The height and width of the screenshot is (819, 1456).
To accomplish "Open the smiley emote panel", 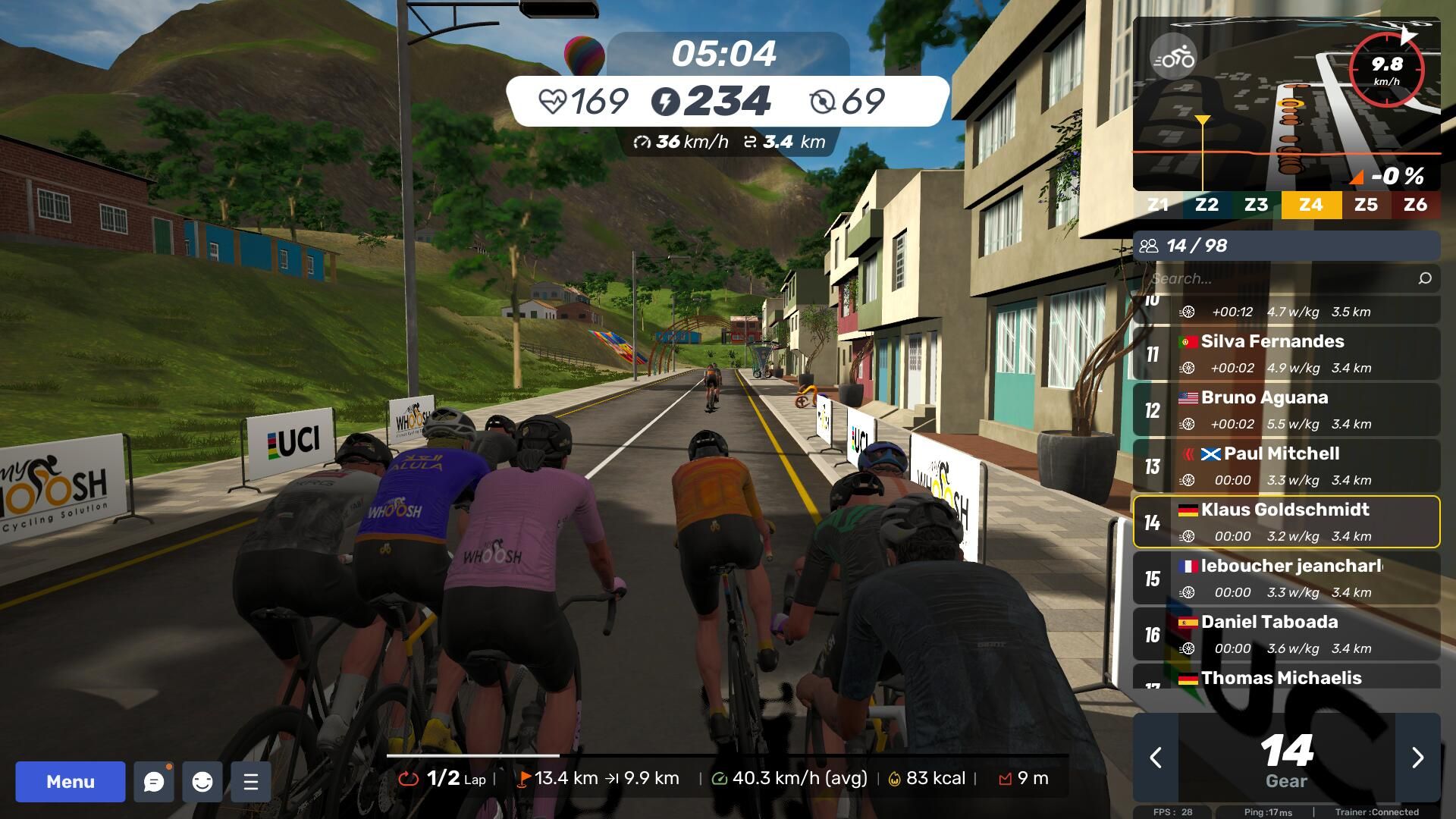I will (202, 782).
